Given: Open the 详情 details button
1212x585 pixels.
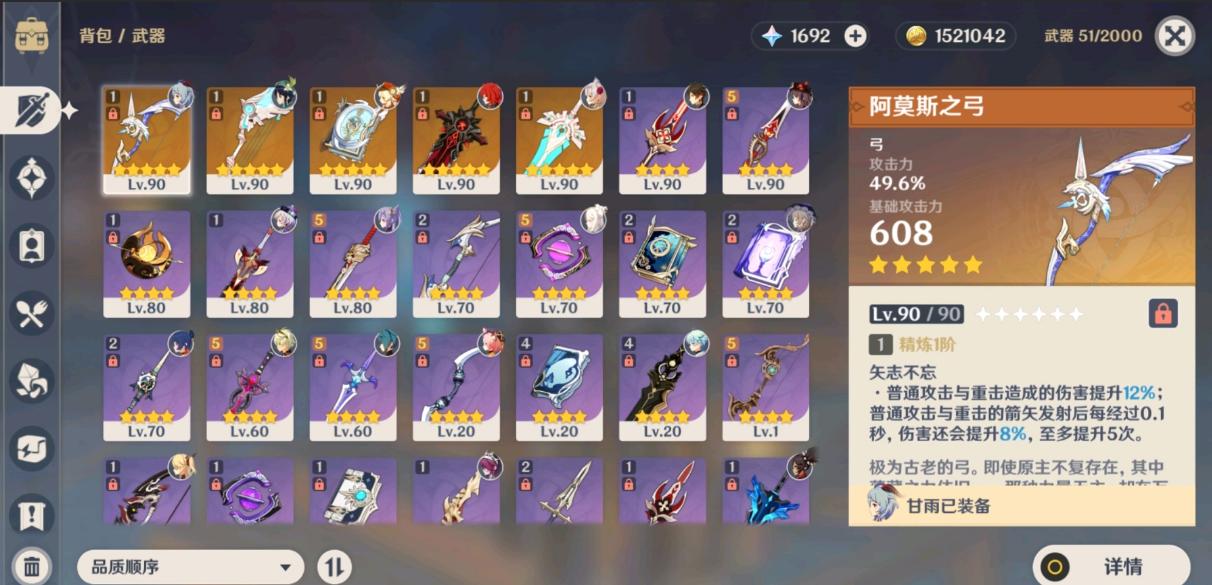Looking at the screenshot, I should coord(1111,566).
